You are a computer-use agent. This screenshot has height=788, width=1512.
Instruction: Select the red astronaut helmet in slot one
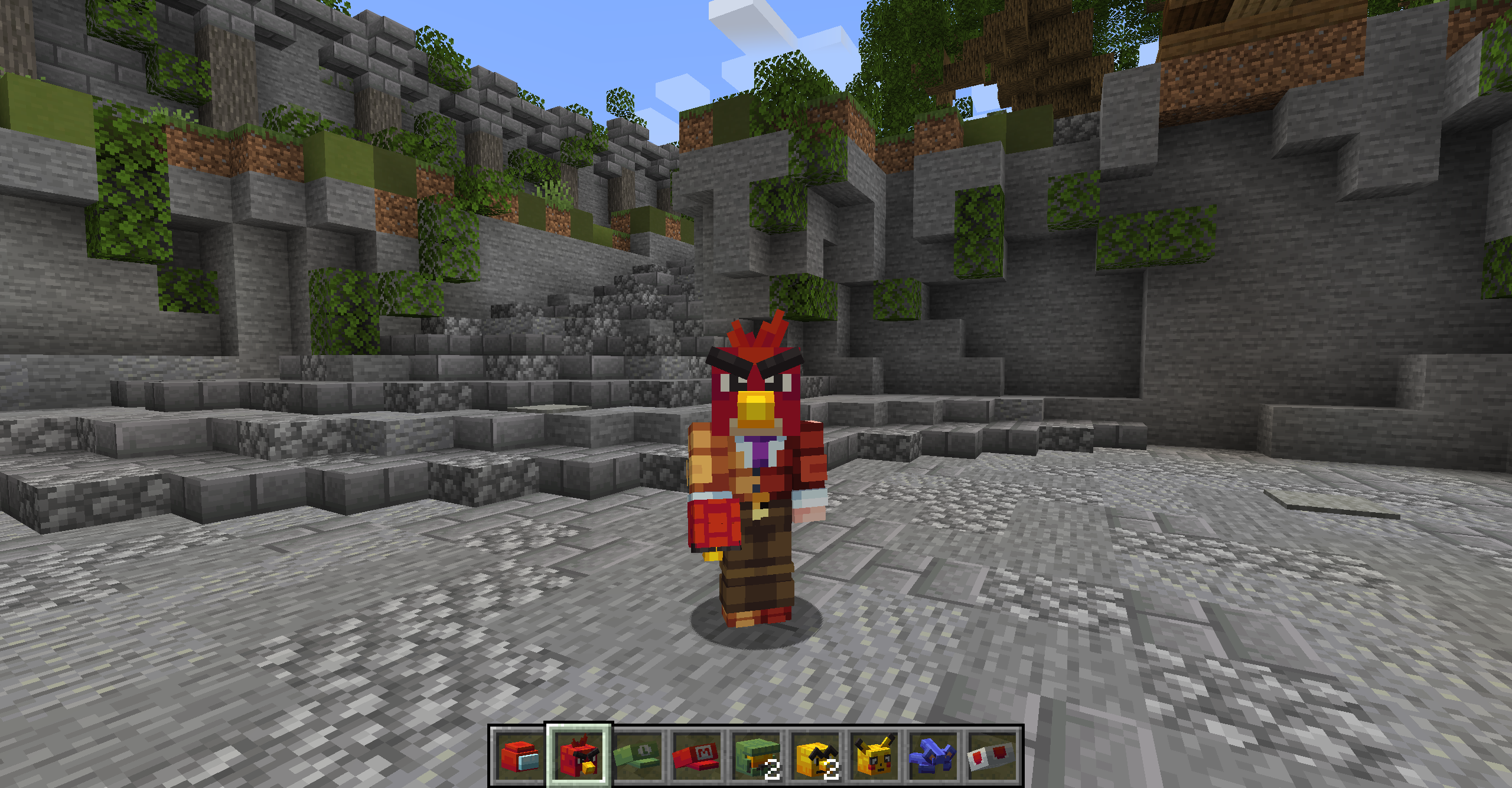[520, 754]
